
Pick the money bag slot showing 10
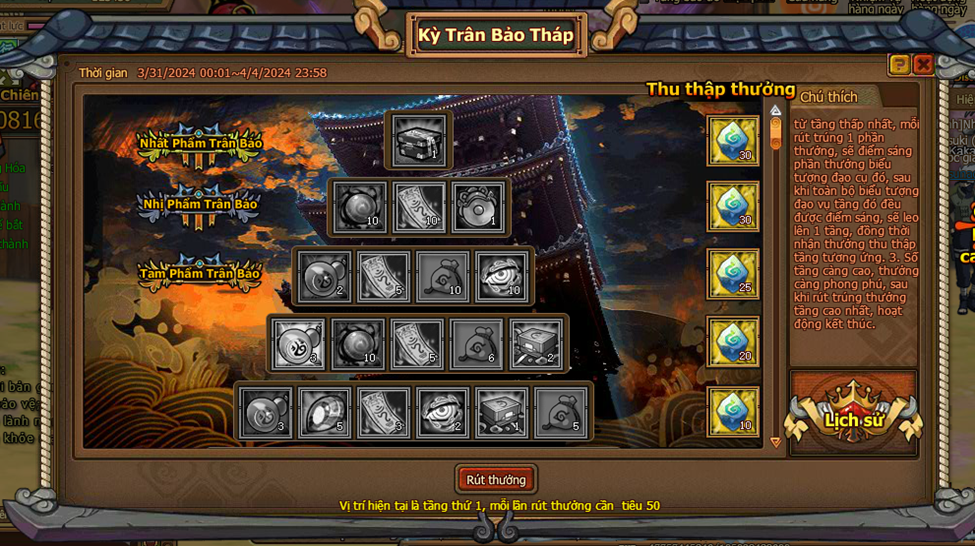[x=442, y=276]
